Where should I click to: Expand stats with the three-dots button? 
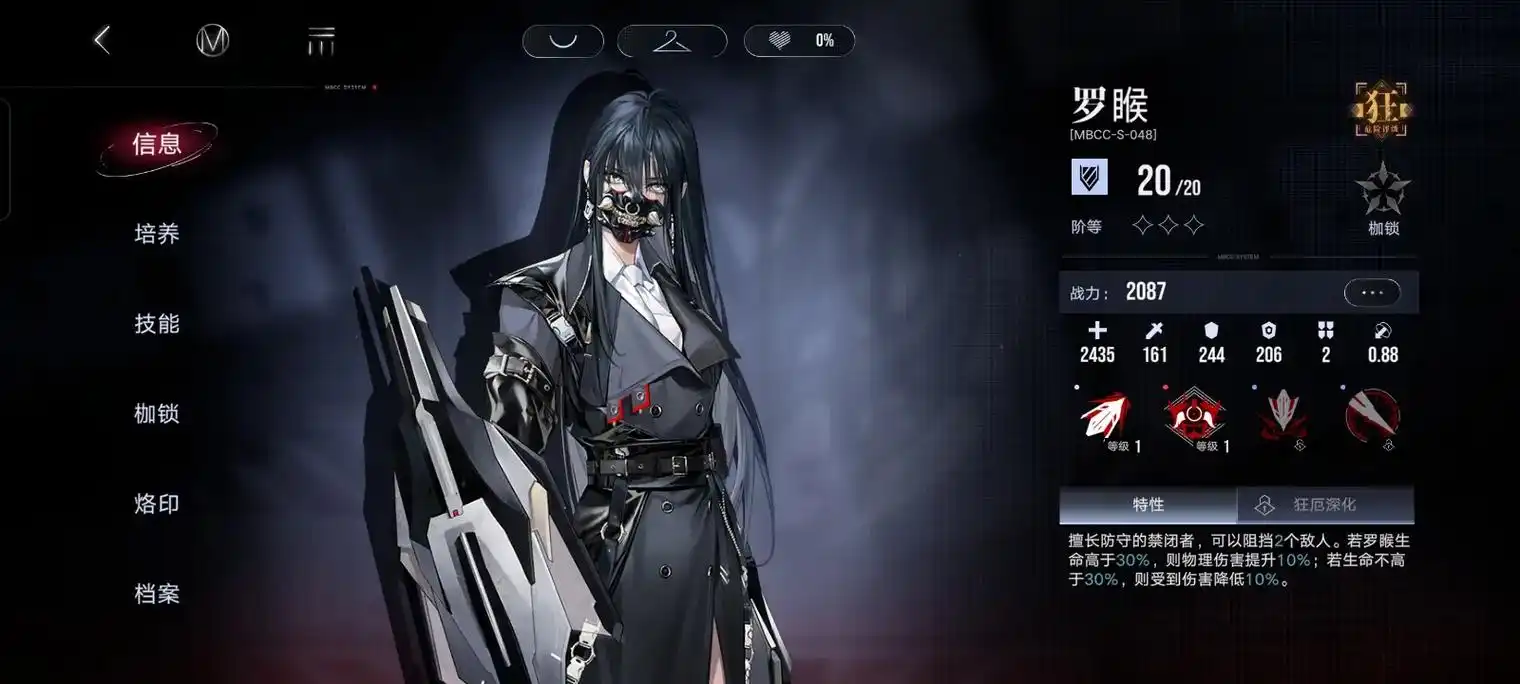click(x=1372, y=292)
